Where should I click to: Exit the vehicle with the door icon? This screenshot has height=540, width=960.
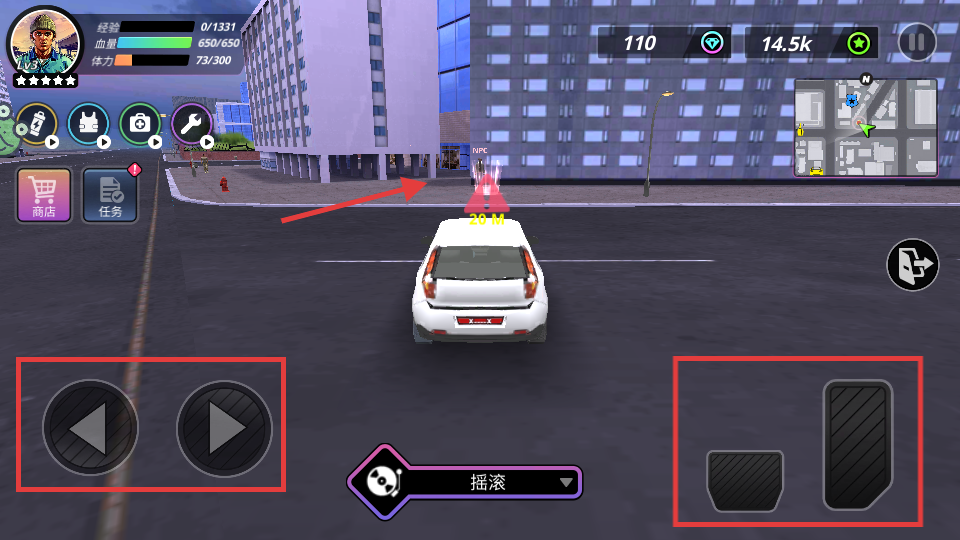click(x=912, y=265)
